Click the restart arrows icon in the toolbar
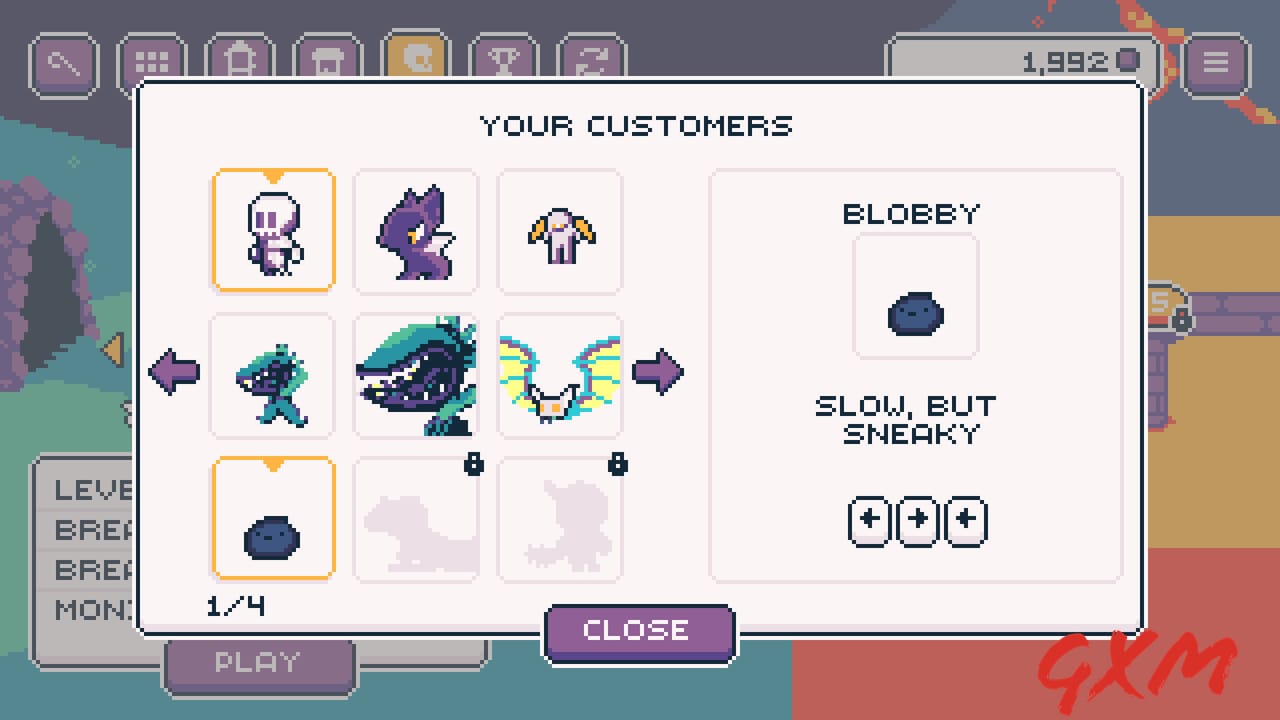1280x720 pixels. click(x=593, y=62)
